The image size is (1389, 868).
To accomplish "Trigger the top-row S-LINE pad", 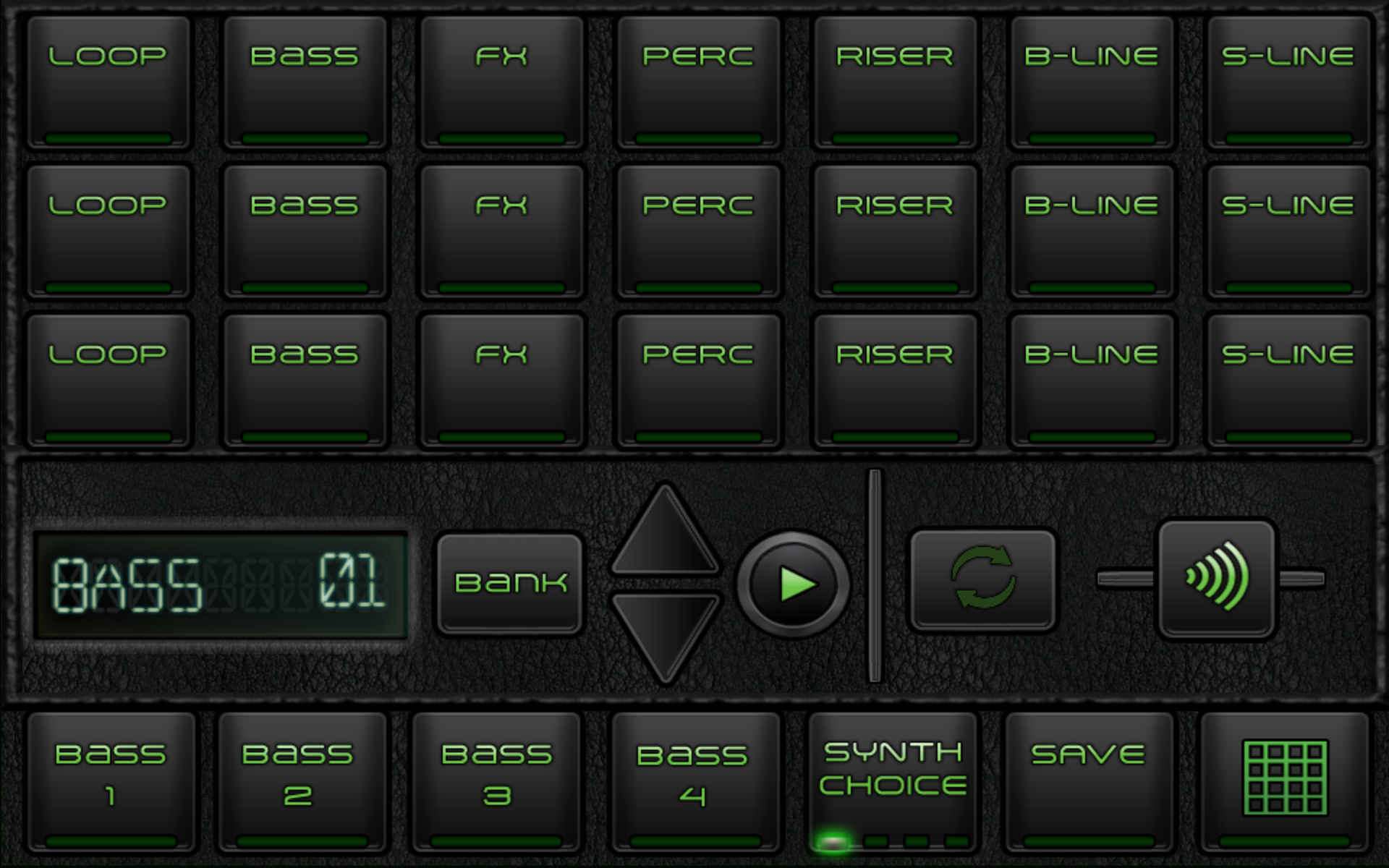I will coord(1289,83).
